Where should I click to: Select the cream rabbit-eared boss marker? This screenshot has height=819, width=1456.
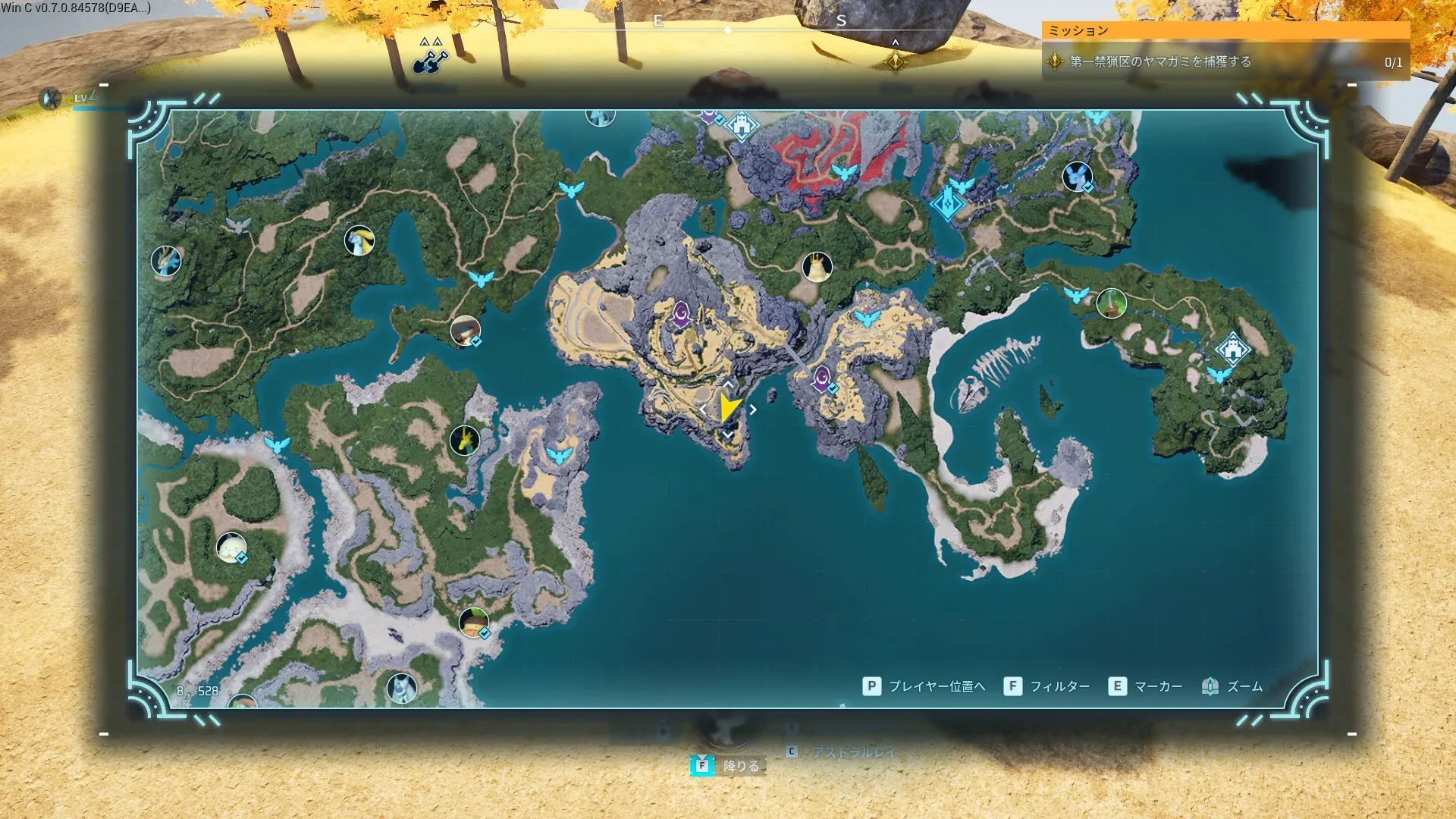point(817,267)
